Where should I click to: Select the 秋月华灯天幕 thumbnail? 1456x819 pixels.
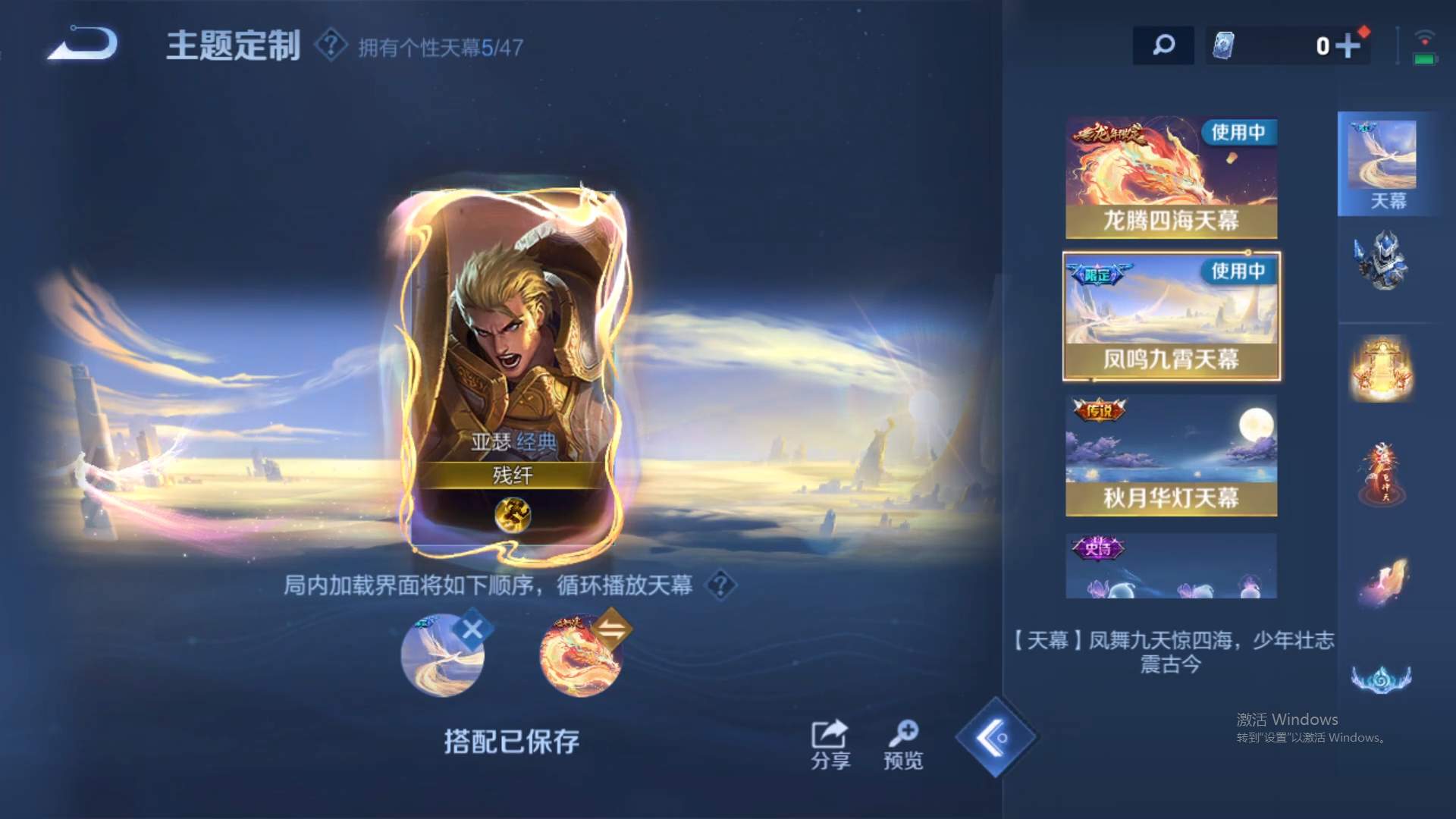pos(1171,453)
